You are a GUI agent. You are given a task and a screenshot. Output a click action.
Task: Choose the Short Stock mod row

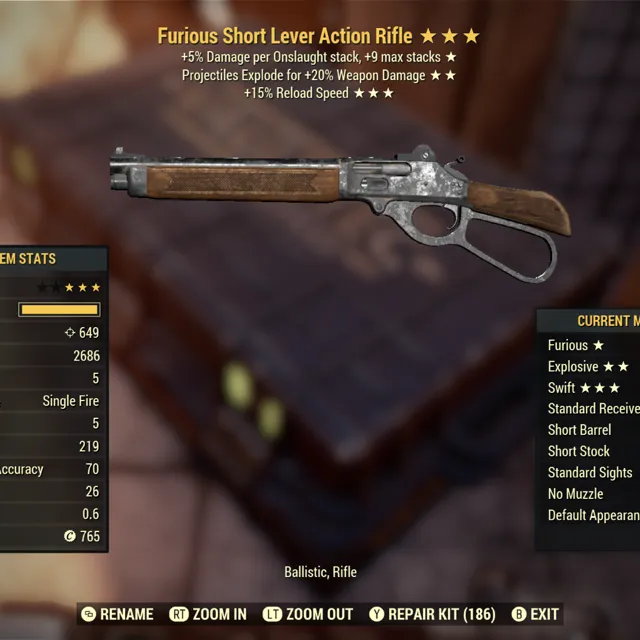pos(578,451)
